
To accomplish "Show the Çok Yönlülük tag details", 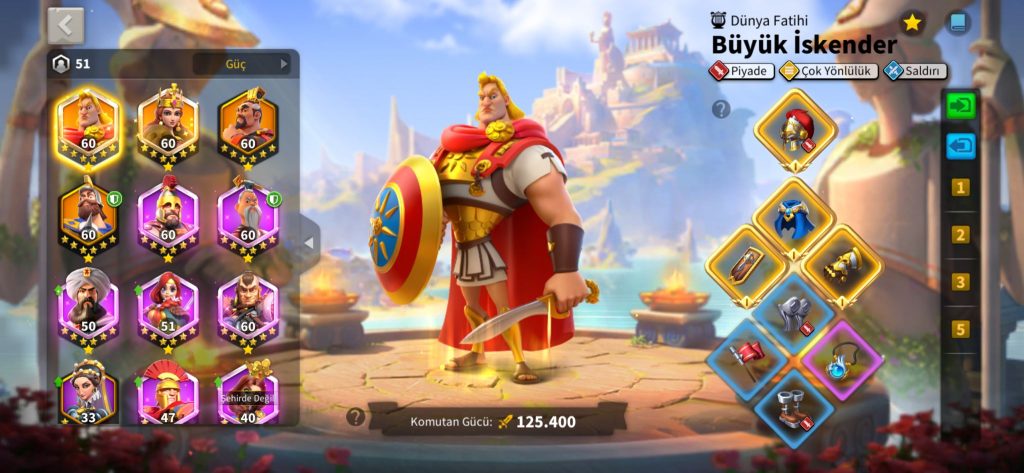I will (828, 71).
